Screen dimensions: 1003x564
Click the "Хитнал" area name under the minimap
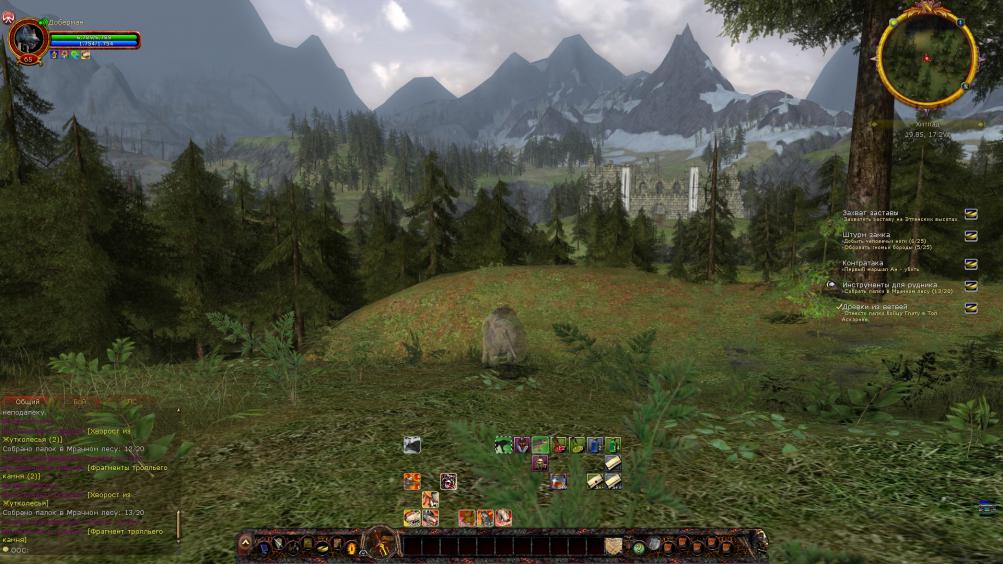928,124
